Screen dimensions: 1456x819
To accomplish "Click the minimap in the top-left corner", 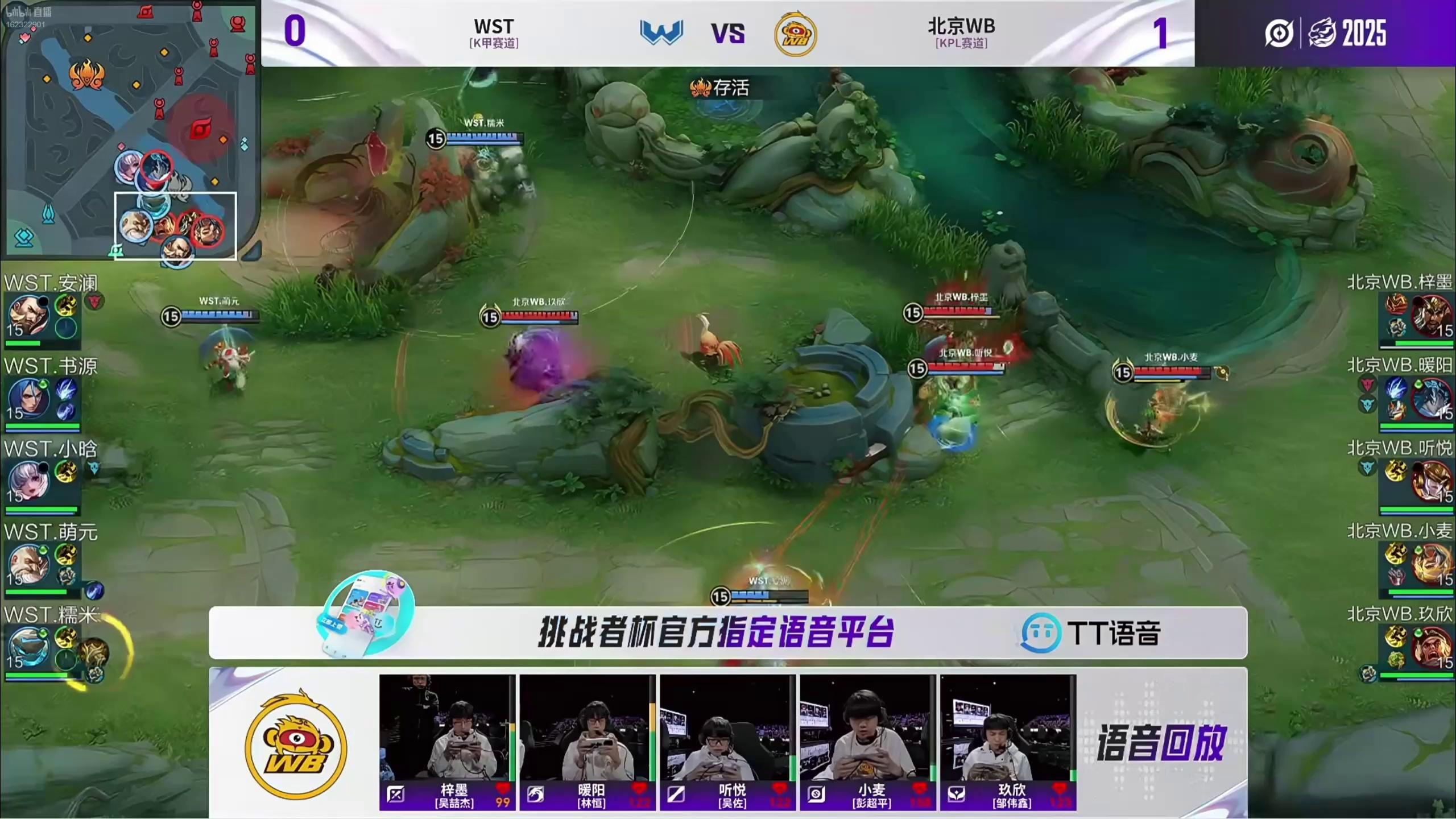I will 130,129.
